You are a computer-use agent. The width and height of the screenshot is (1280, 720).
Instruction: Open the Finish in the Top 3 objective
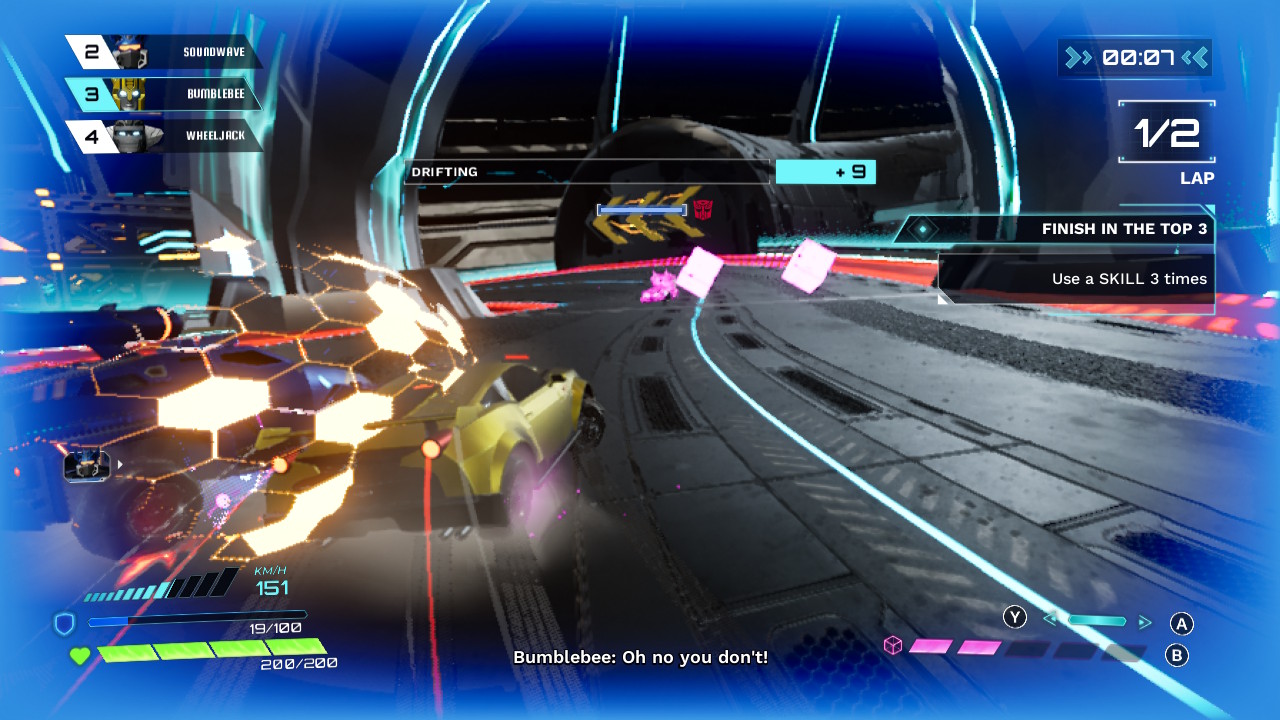(1060, 229)
